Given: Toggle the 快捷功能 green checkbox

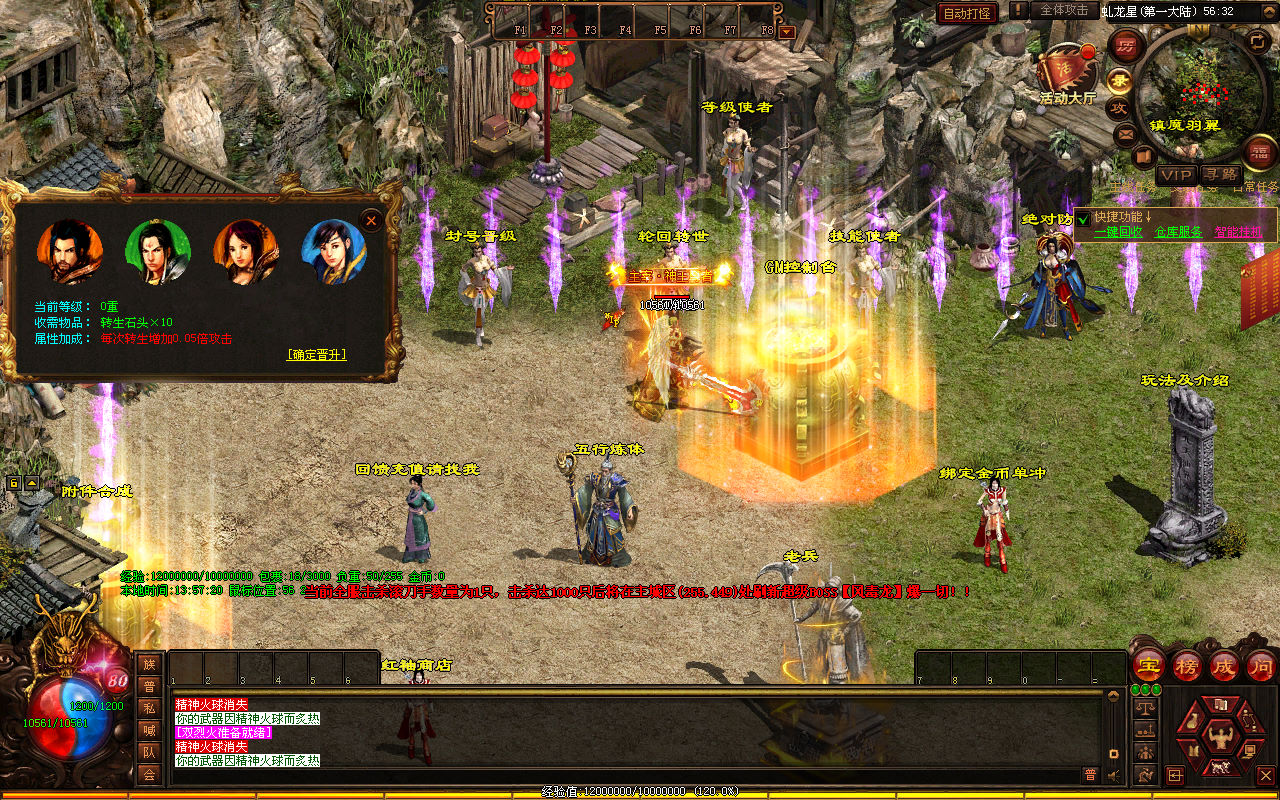Looking at the screenshot, I should pos(1082,219).
